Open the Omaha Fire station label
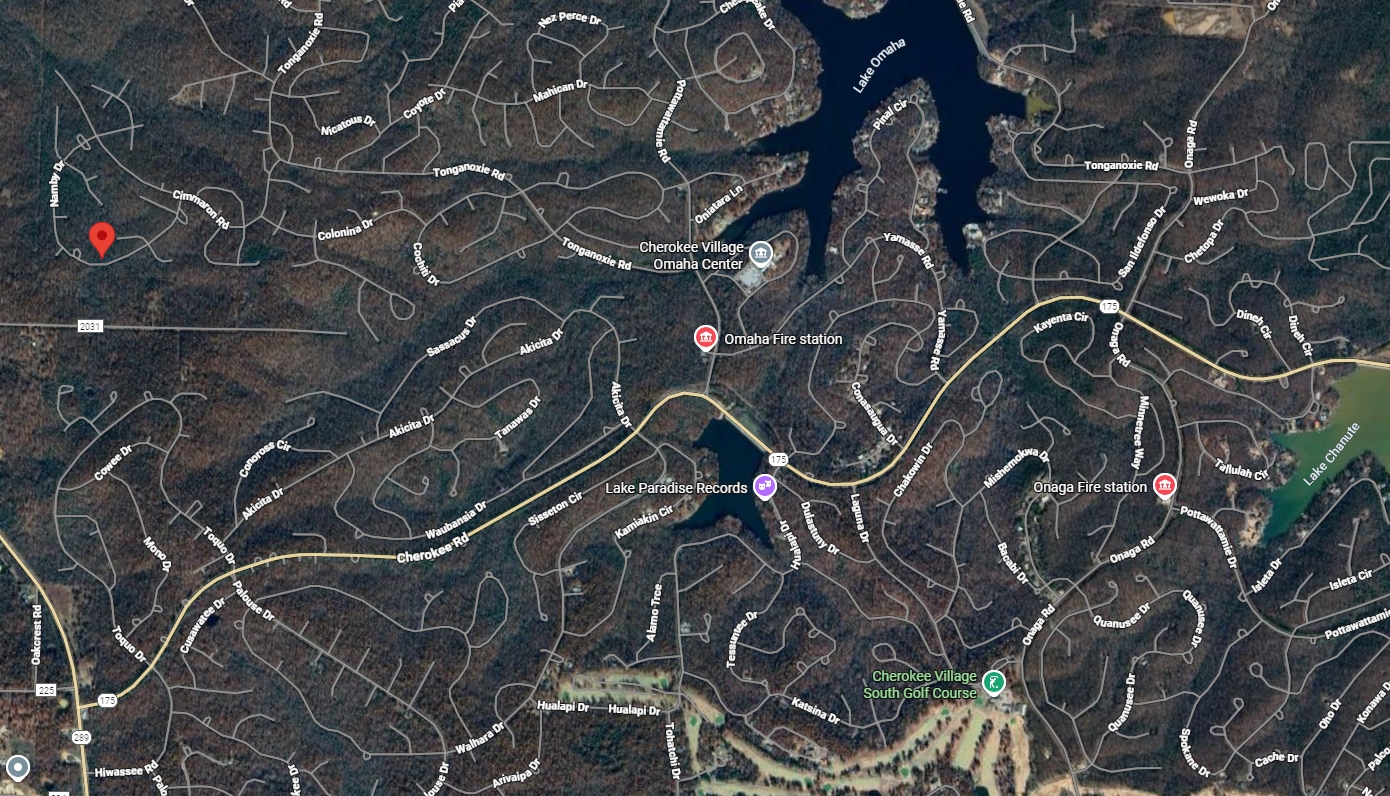 click(784, 339)
